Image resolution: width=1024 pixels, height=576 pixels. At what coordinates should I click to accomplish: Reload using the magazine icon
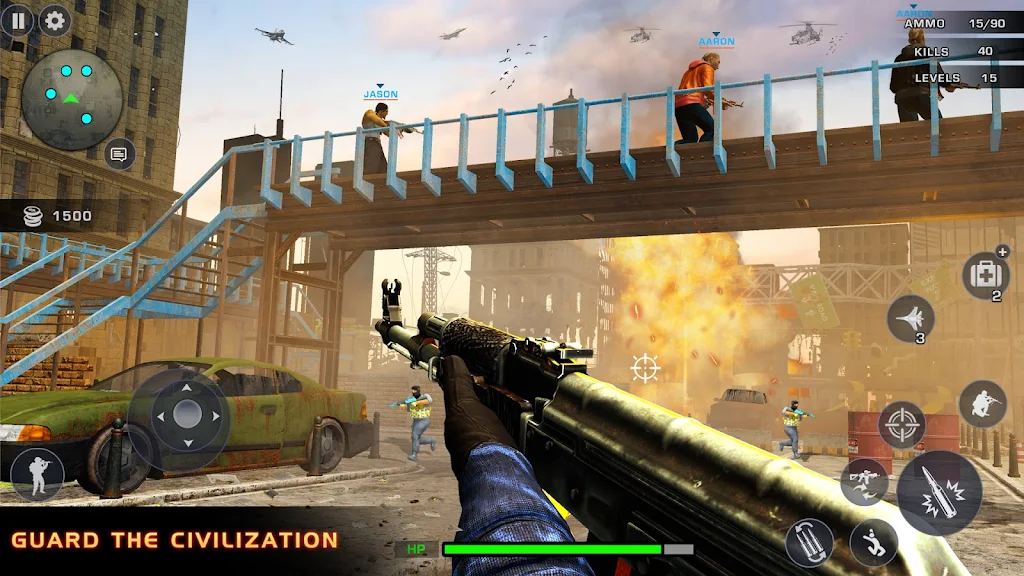809,542
